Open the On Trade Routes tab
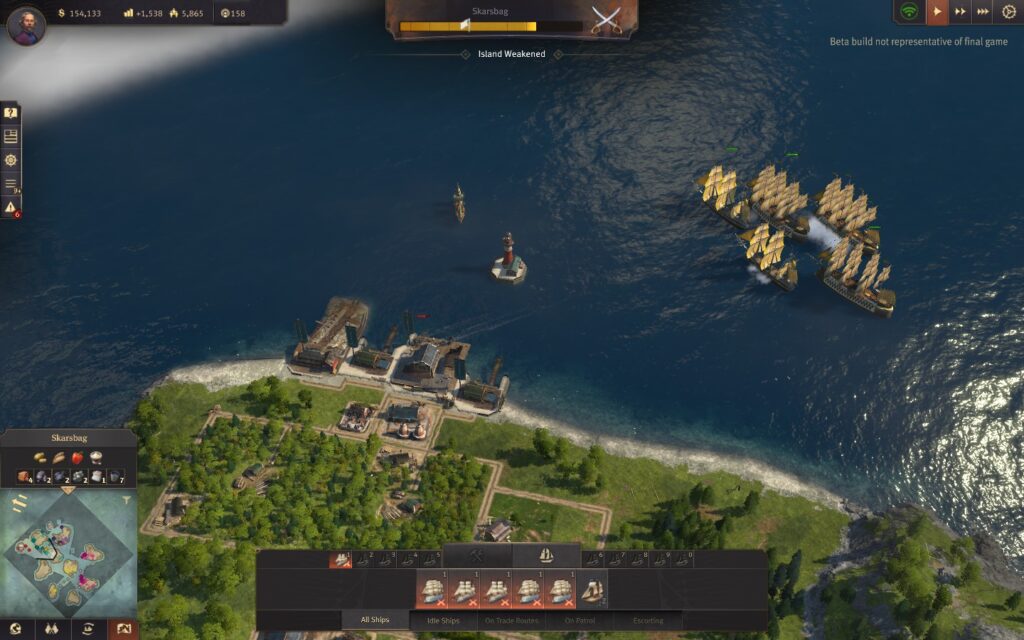 pyautogui.click(x=513, y=621)
